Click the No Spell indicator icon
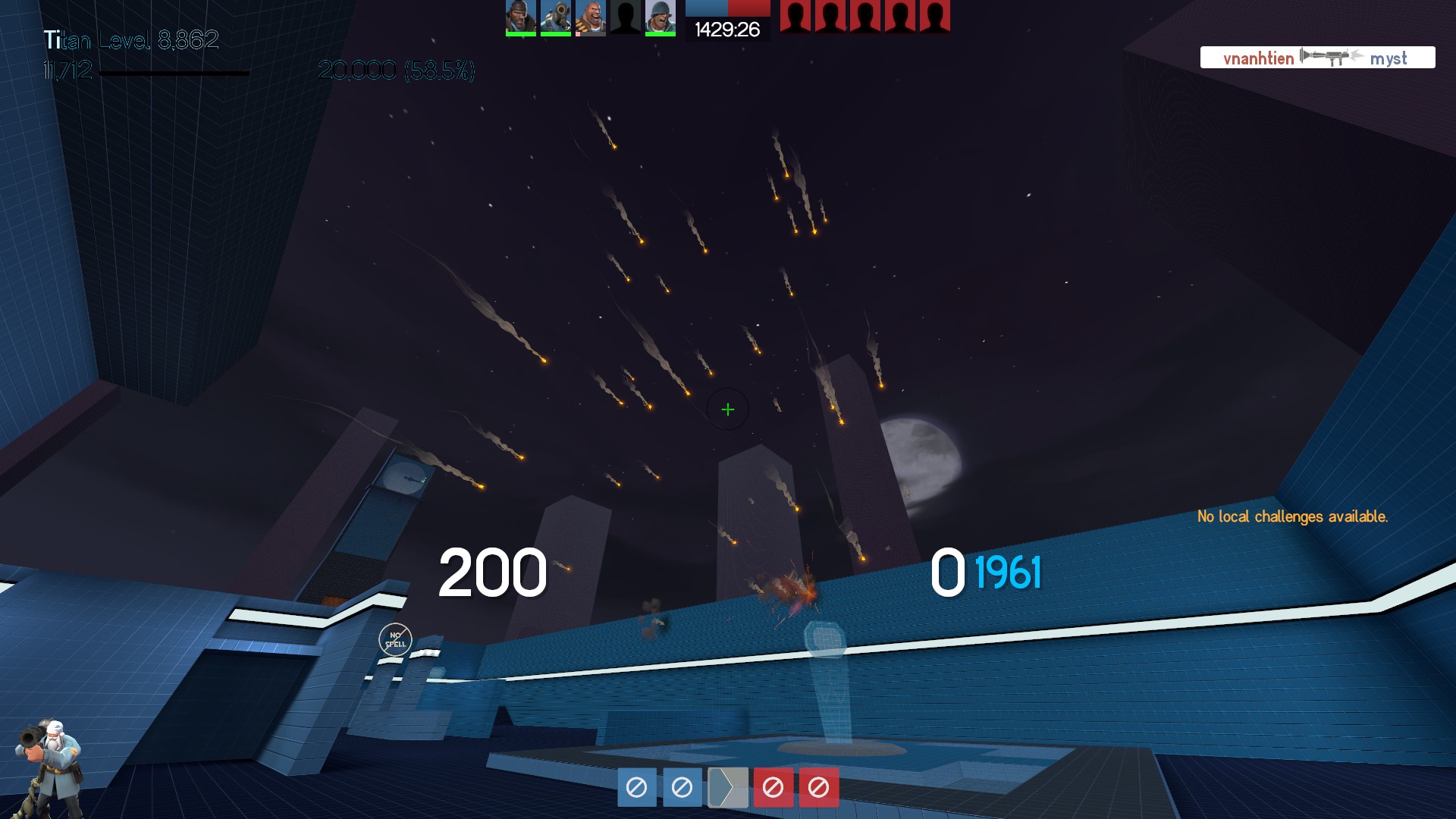The height and width of the screenshot is (819, 1456). coord(395,640)
